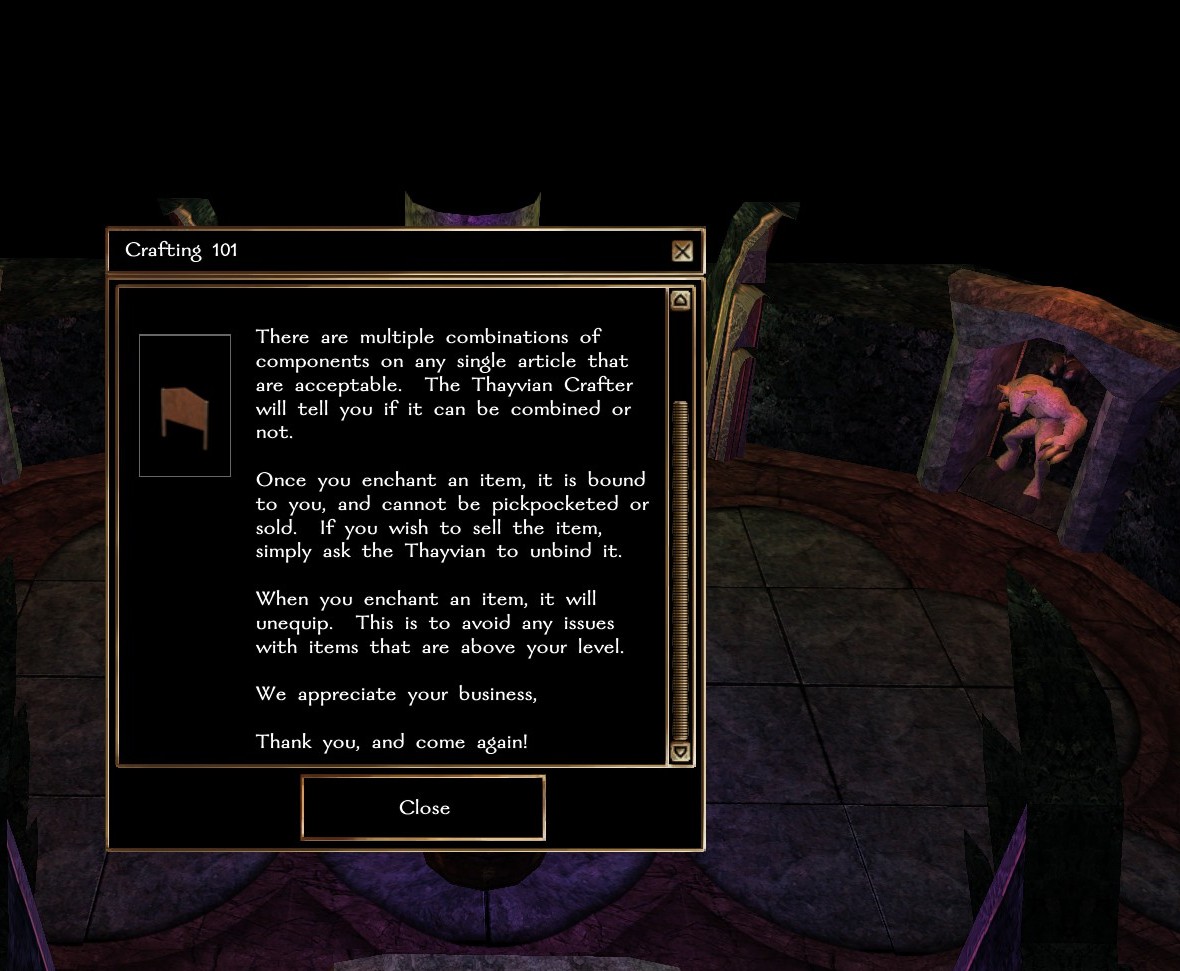Click the scroll down arrow in the text panel
The image size is (1180, 971).
(x=680, y=752)
